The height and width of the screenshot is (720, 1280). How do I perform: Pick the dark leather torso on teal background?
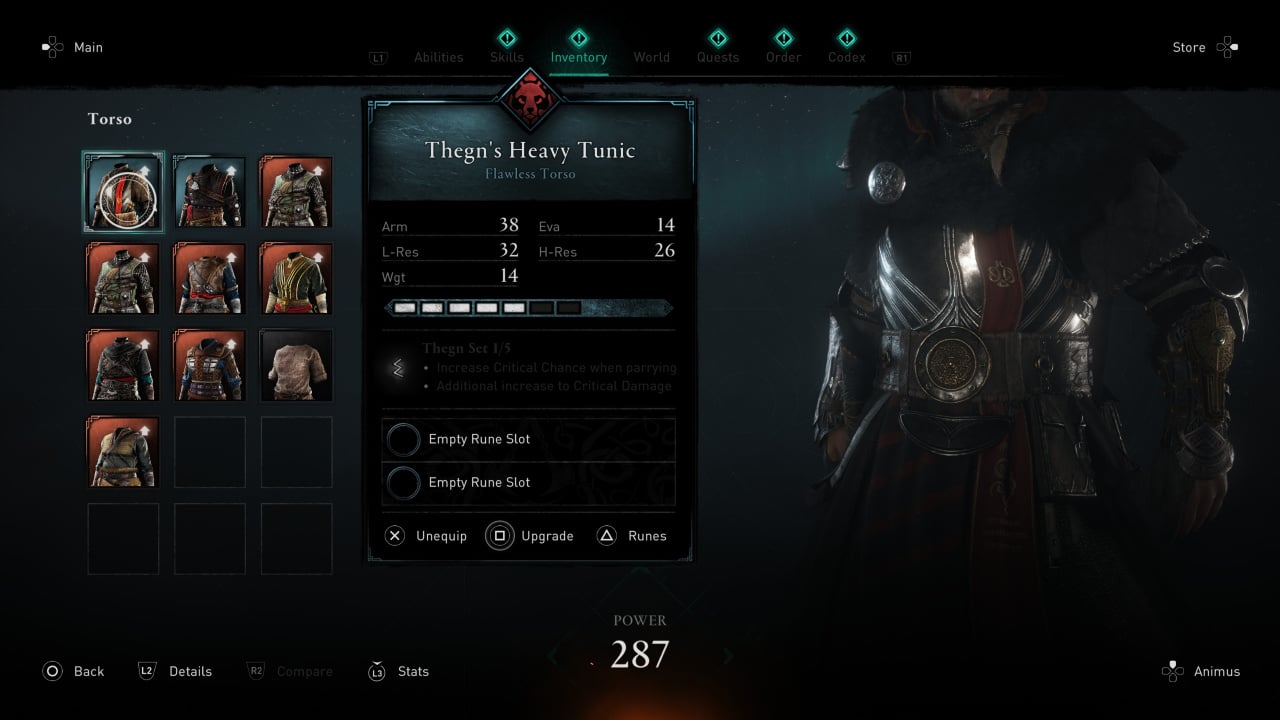[x=209, y=192]
